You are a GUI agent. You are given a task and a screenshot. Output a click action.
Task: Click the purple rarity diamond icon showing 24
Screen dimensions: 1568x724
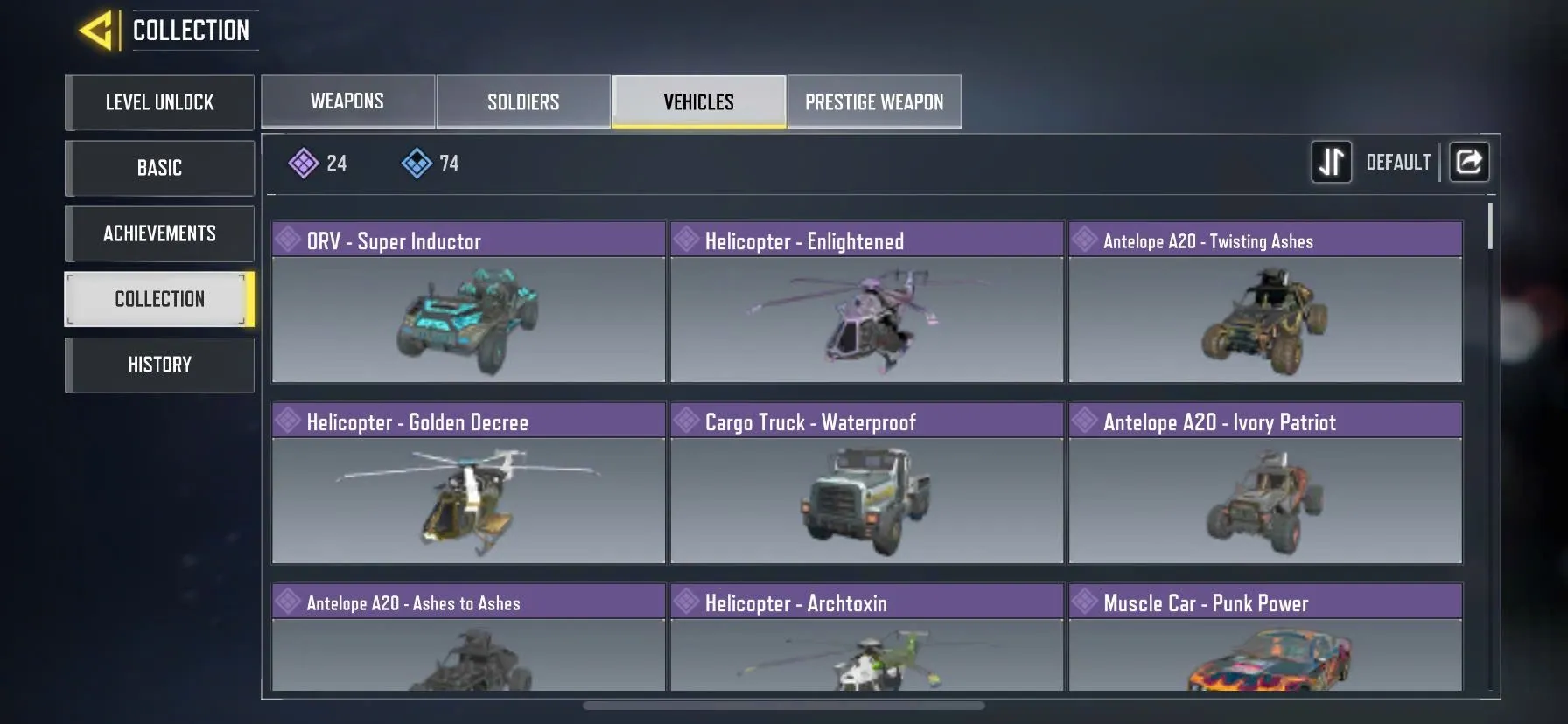(x=304, y=163)
